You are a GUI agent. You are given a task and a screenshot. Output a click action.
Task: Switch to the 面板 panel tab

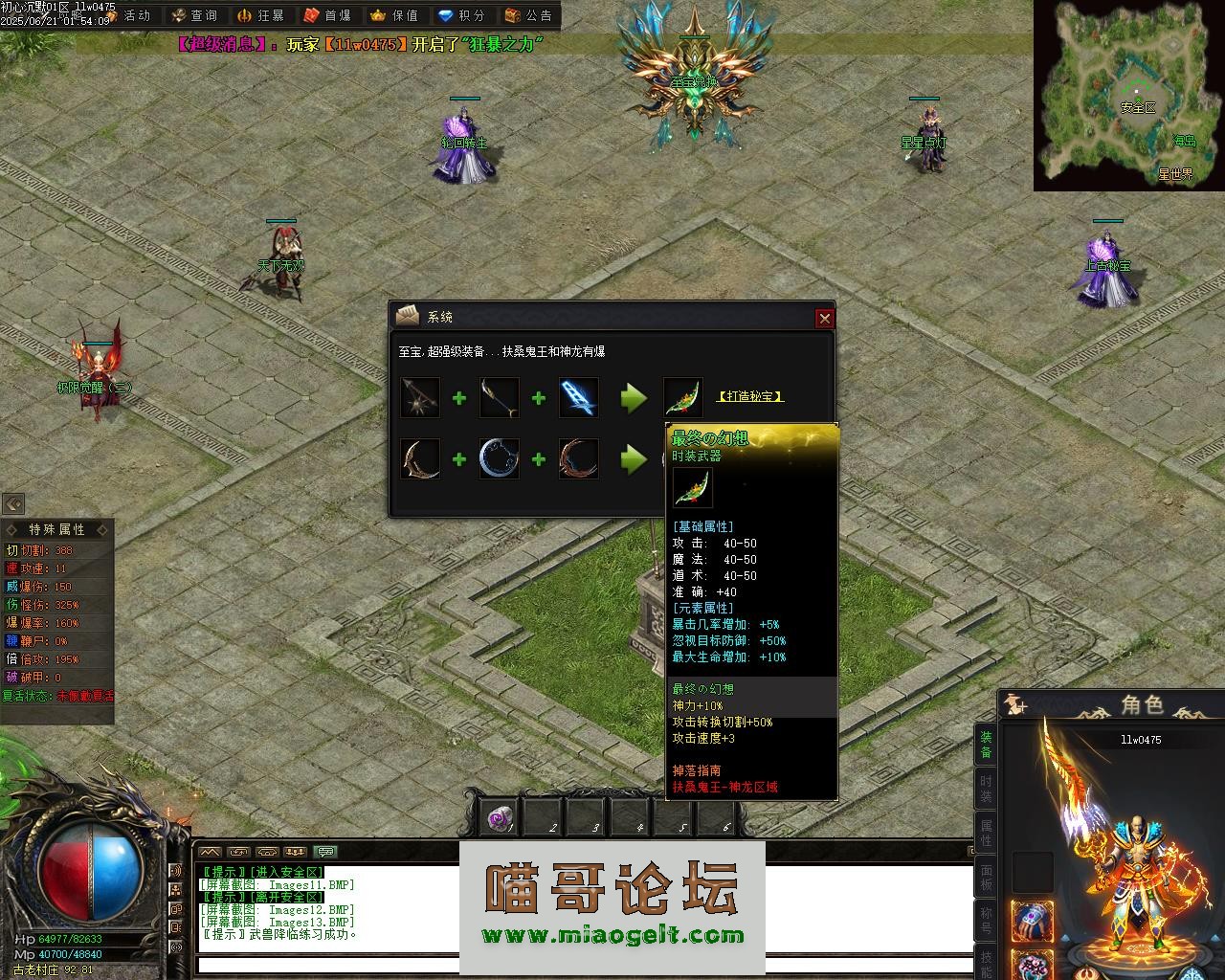click(986, 878)
